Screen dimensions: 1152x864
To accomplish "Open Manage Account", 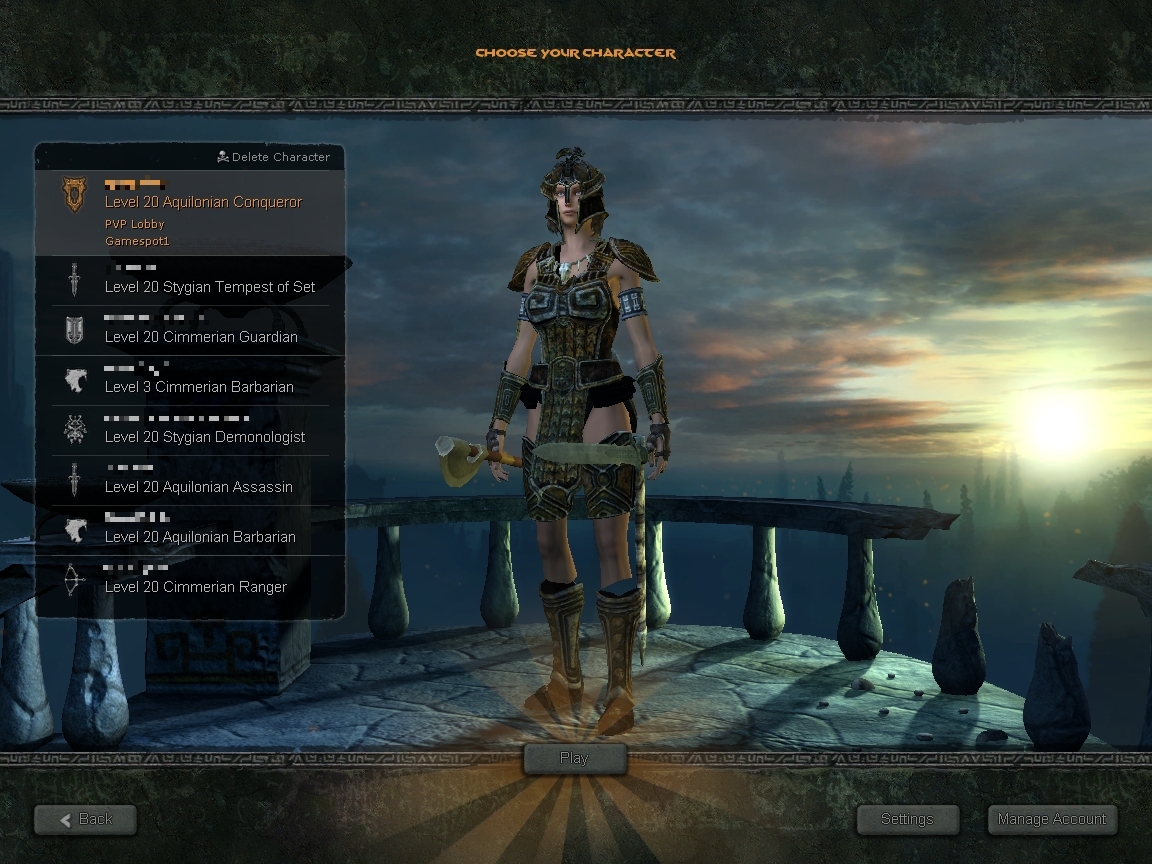I will pos(1052,819).
